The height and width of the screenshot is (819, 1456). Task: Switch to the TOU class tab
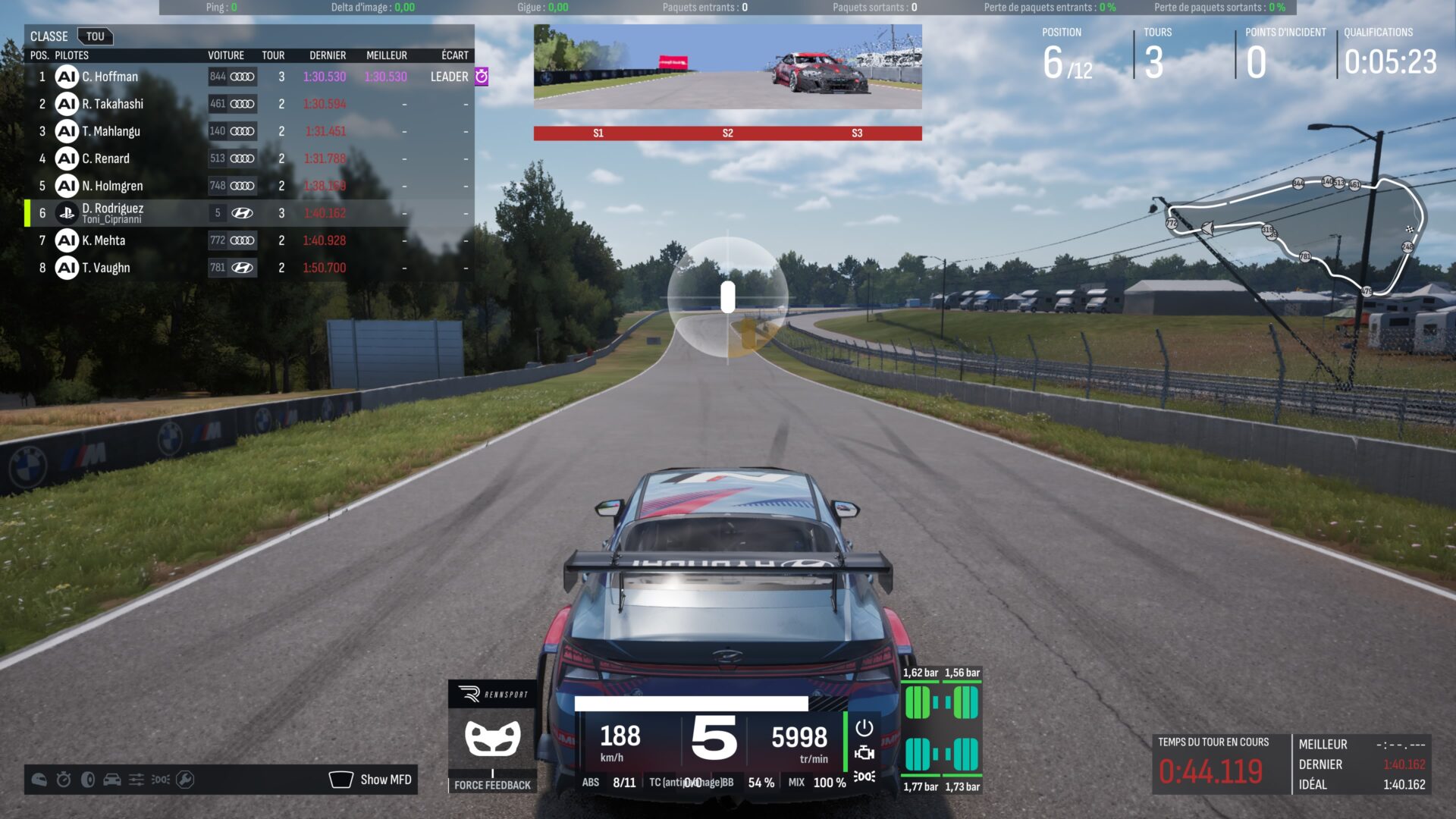click(x=96, y=36)
